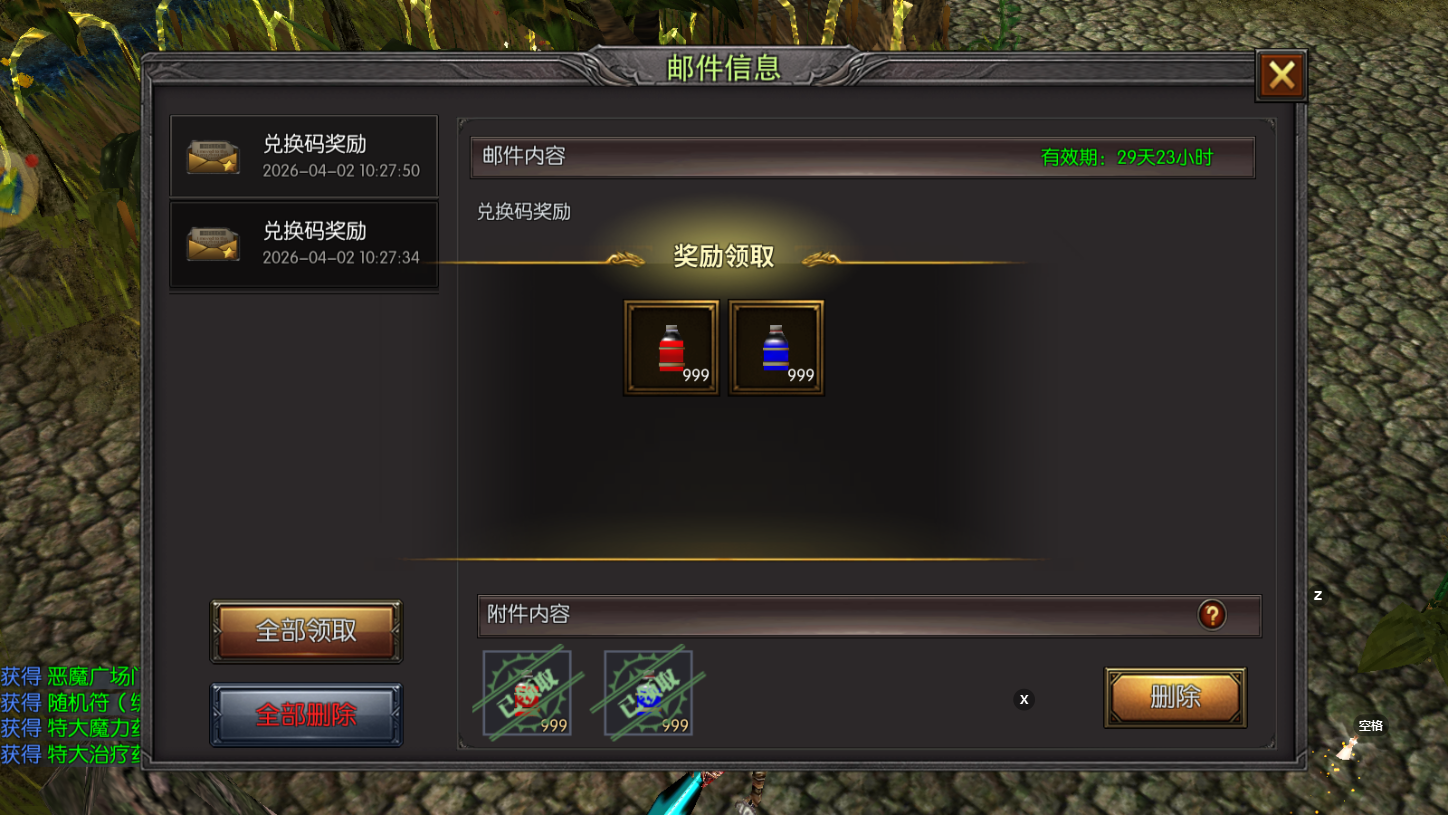Image resolution: width=1448 pixels, height=815 pixels.
Task: Click the claimed red potion attachment slot
Action: click(x=527, y=693)
